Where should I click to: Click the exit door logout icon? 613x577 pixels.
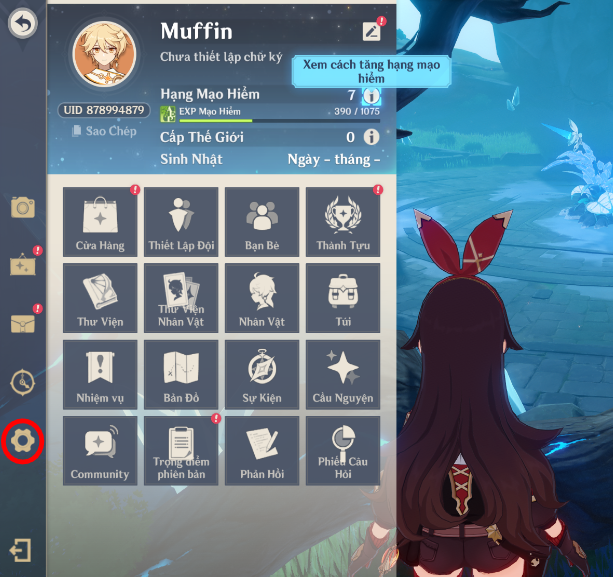tap(21, 550)
